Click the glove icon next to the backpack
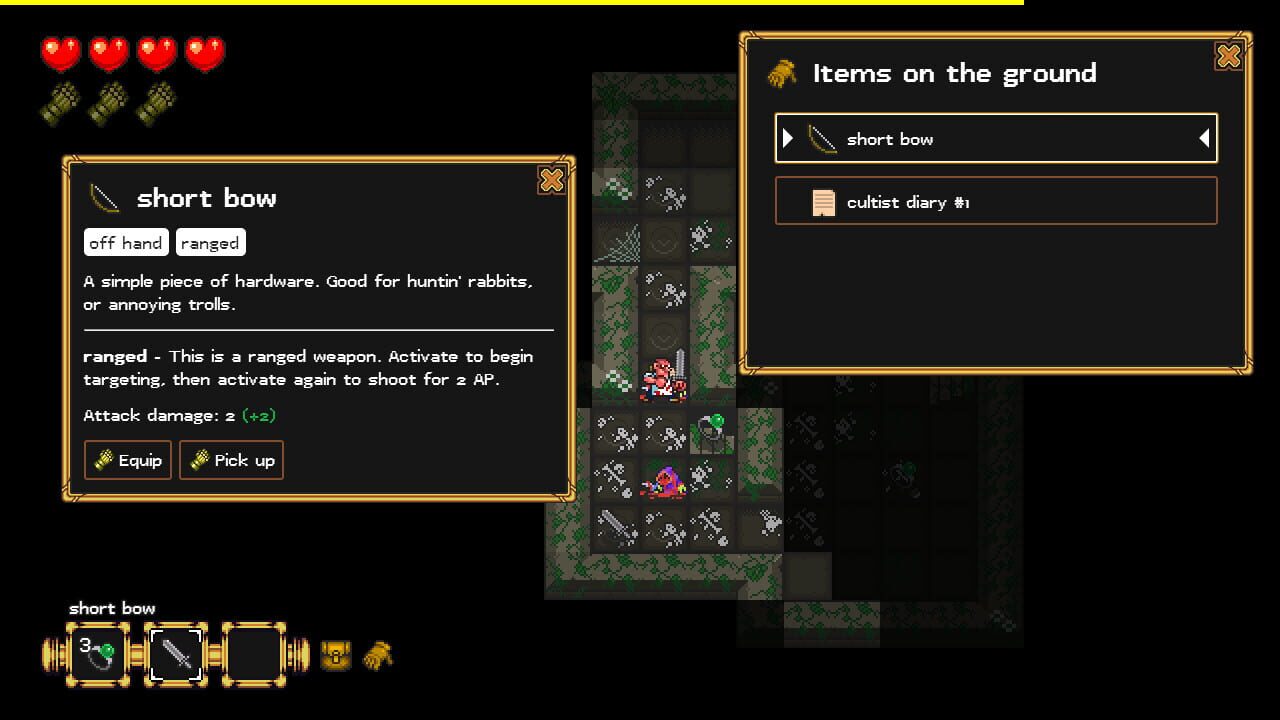The width and height of the screenshot is (1280, 720). coord(378,656)
